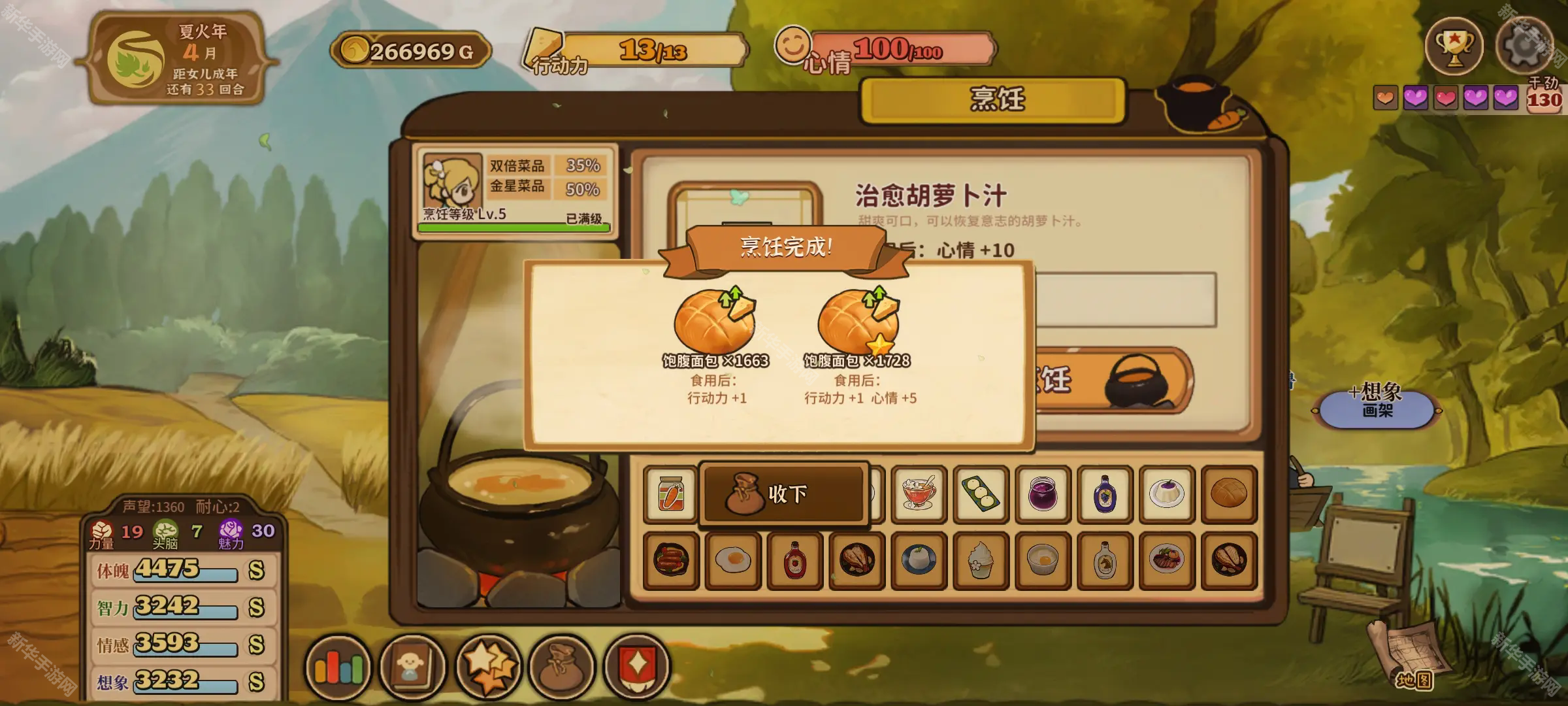Pick the purple jam jar recipe
The image size is (1568, 706).
(1043, 495)
